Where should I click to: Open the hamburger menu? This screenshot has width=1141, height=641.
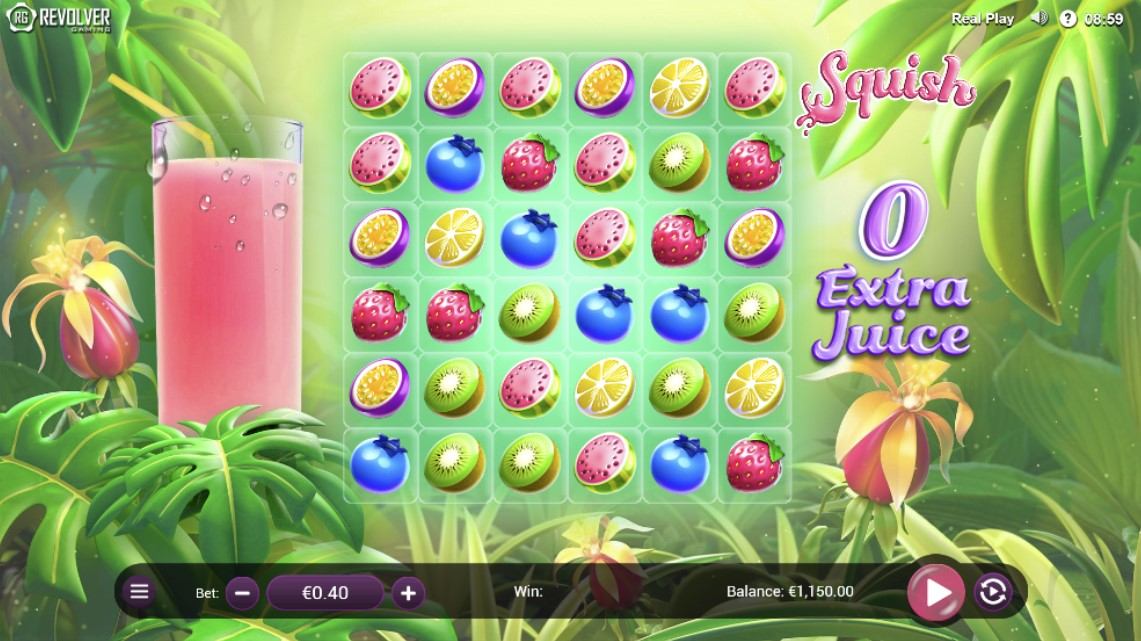click(x=139, y=591)
